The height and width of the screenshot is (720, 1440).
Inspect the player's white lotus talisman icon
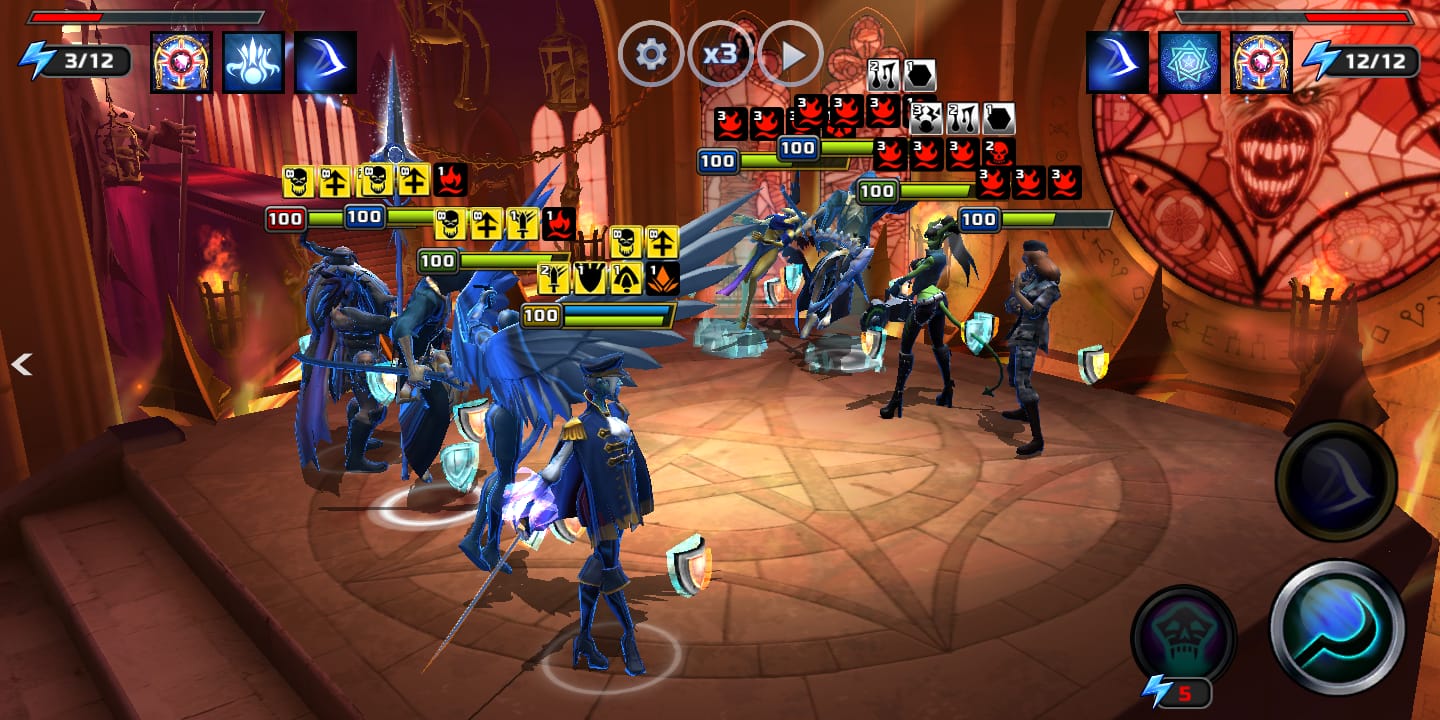click(253, 62)
